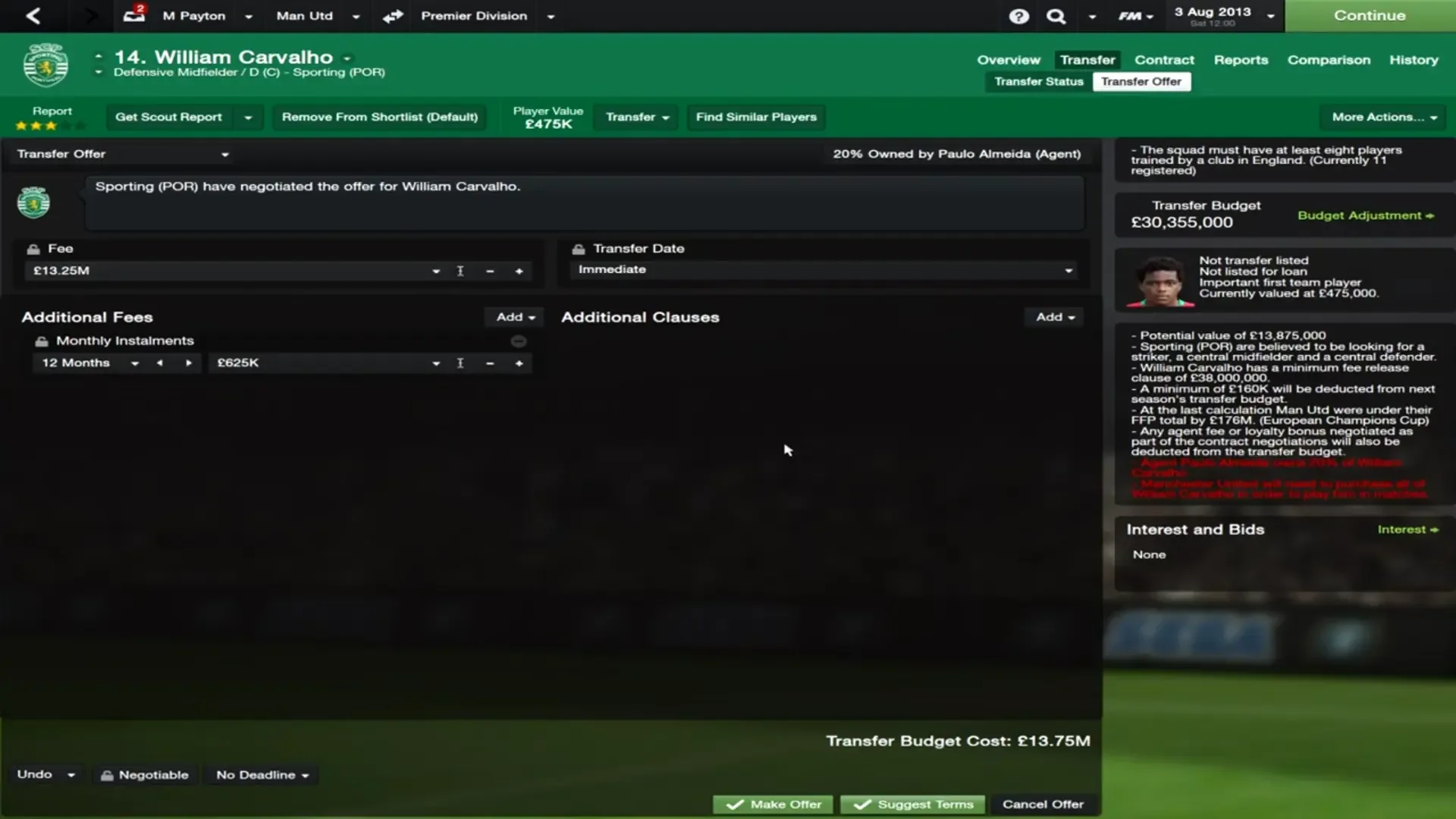This screenshot has height=819, width=1456.
Task: Click the transfer swap arrows icon
Action: 393,16
